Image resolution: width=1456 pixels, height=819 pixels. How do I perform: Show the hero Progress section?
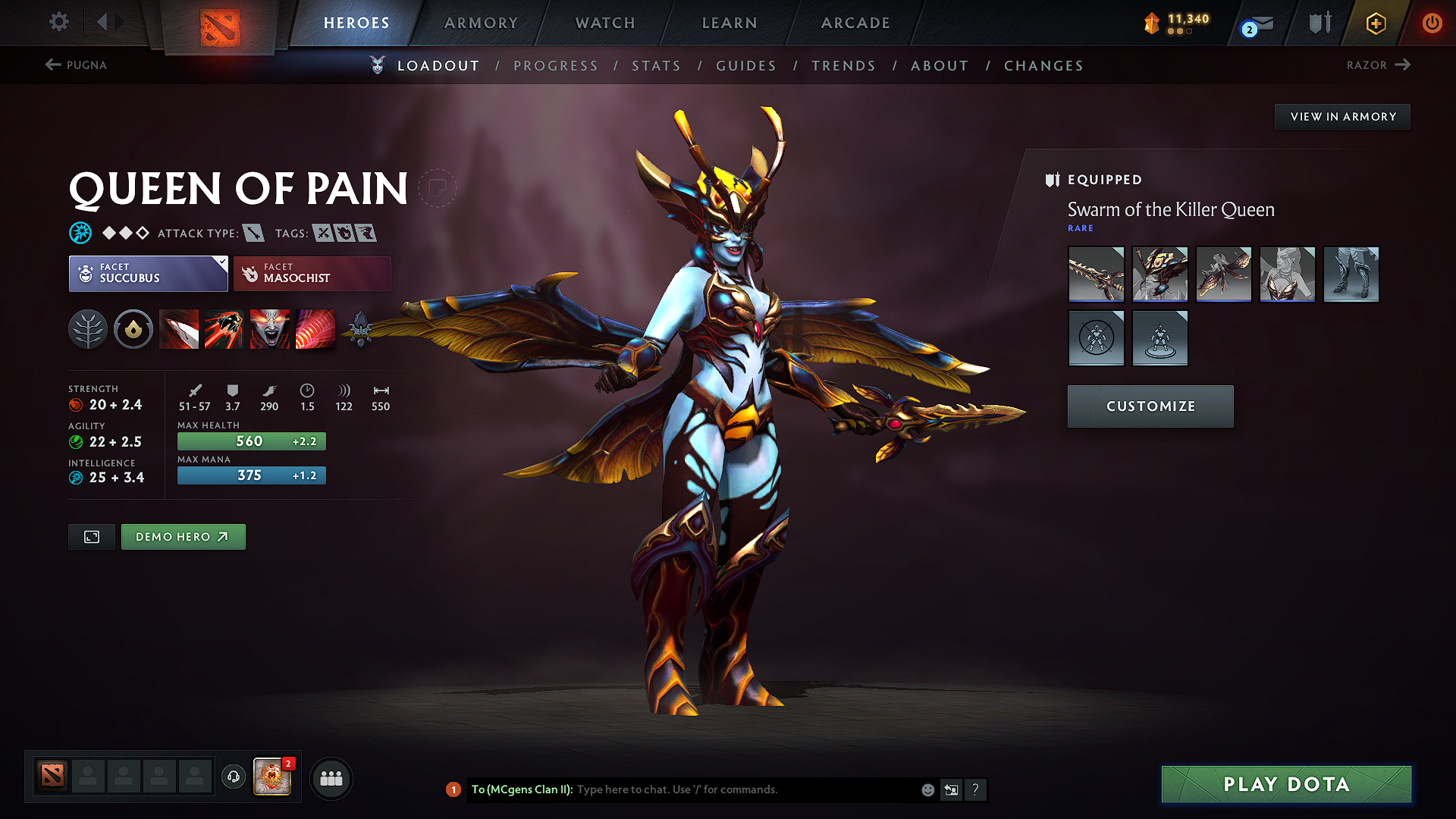point(556,66)
